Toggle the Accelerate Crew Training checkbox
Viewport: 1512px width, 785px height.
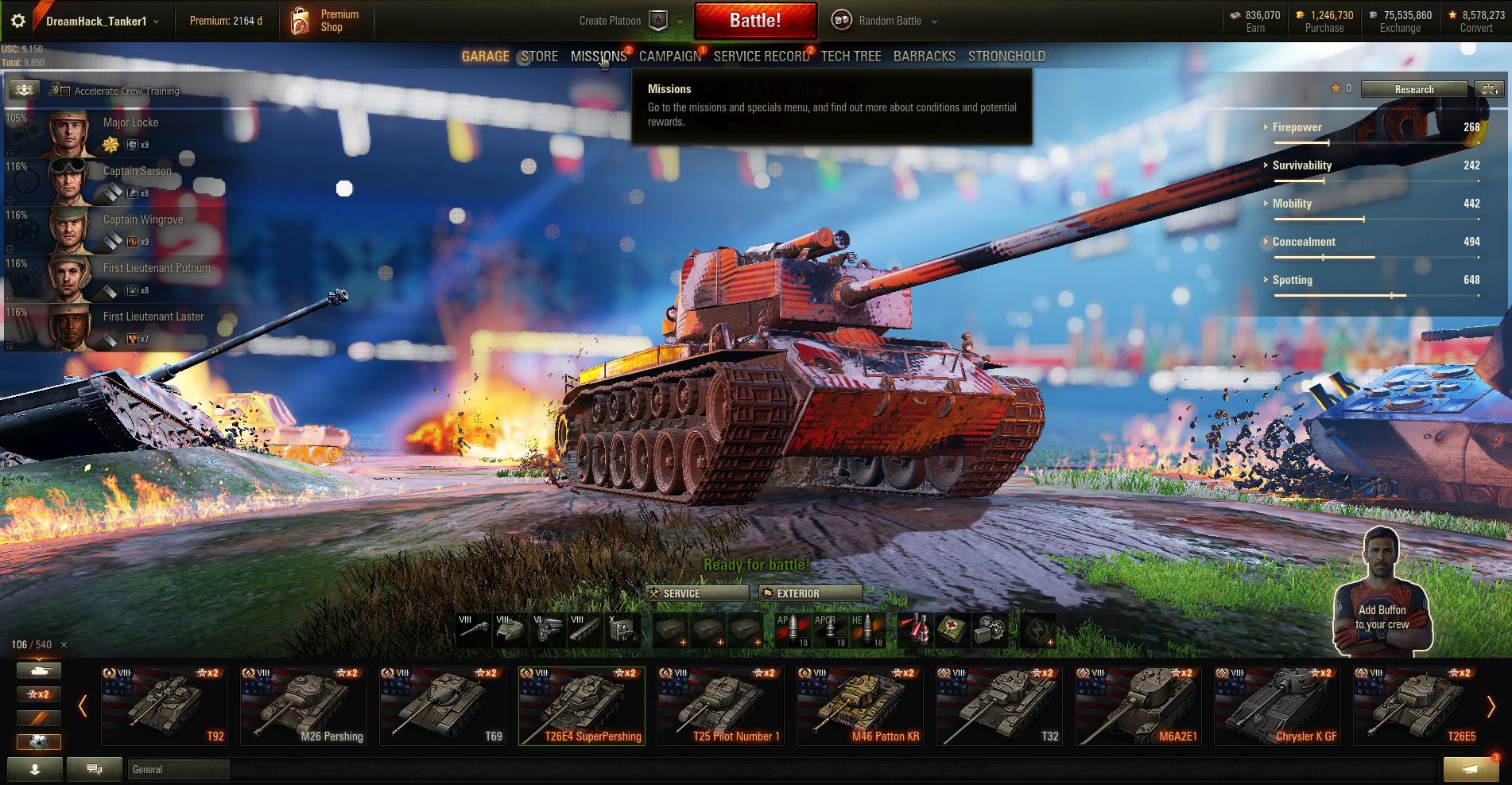click(65, 91)
